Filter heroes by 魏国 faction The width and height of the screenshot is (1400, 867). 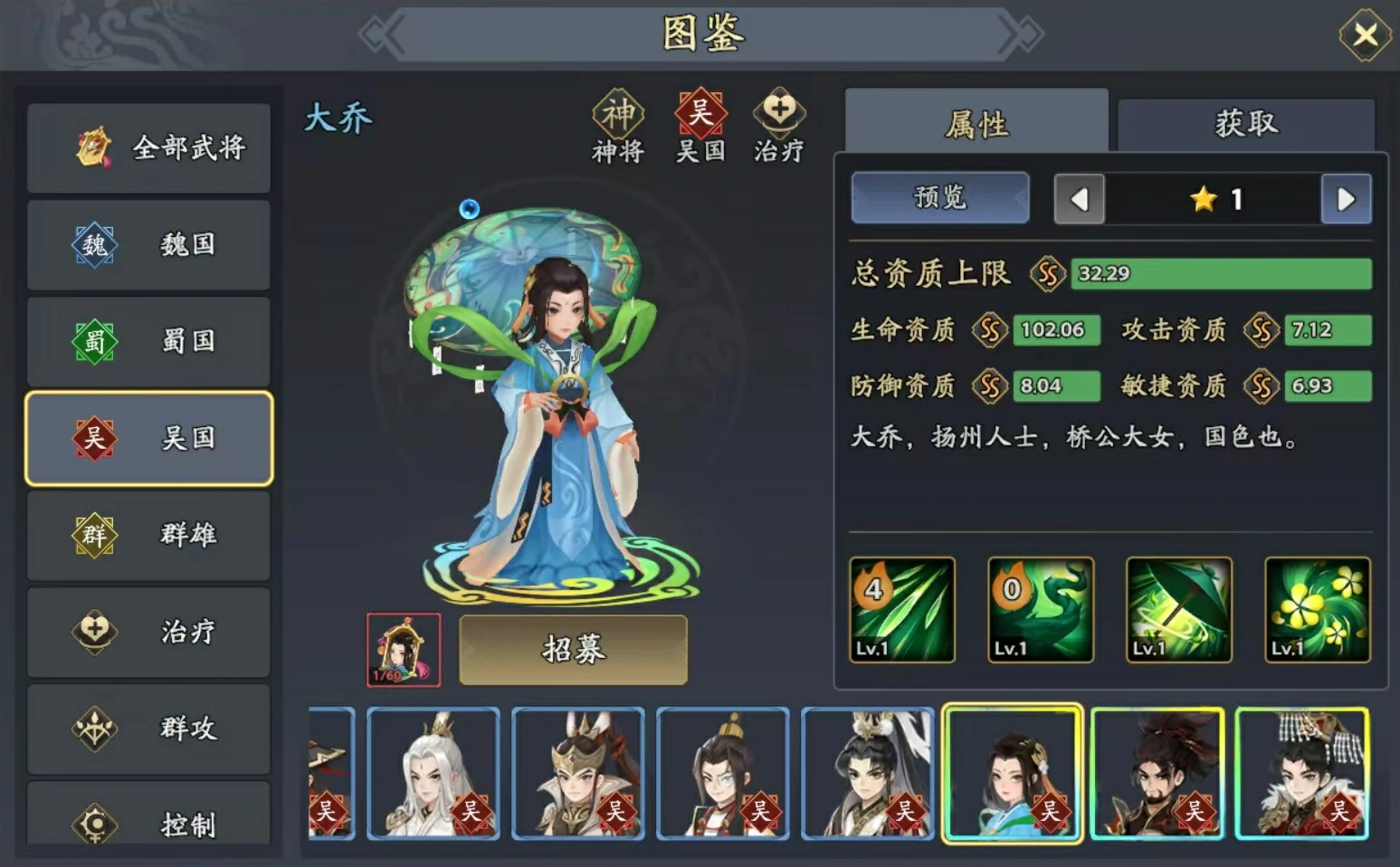pos(149,244)
